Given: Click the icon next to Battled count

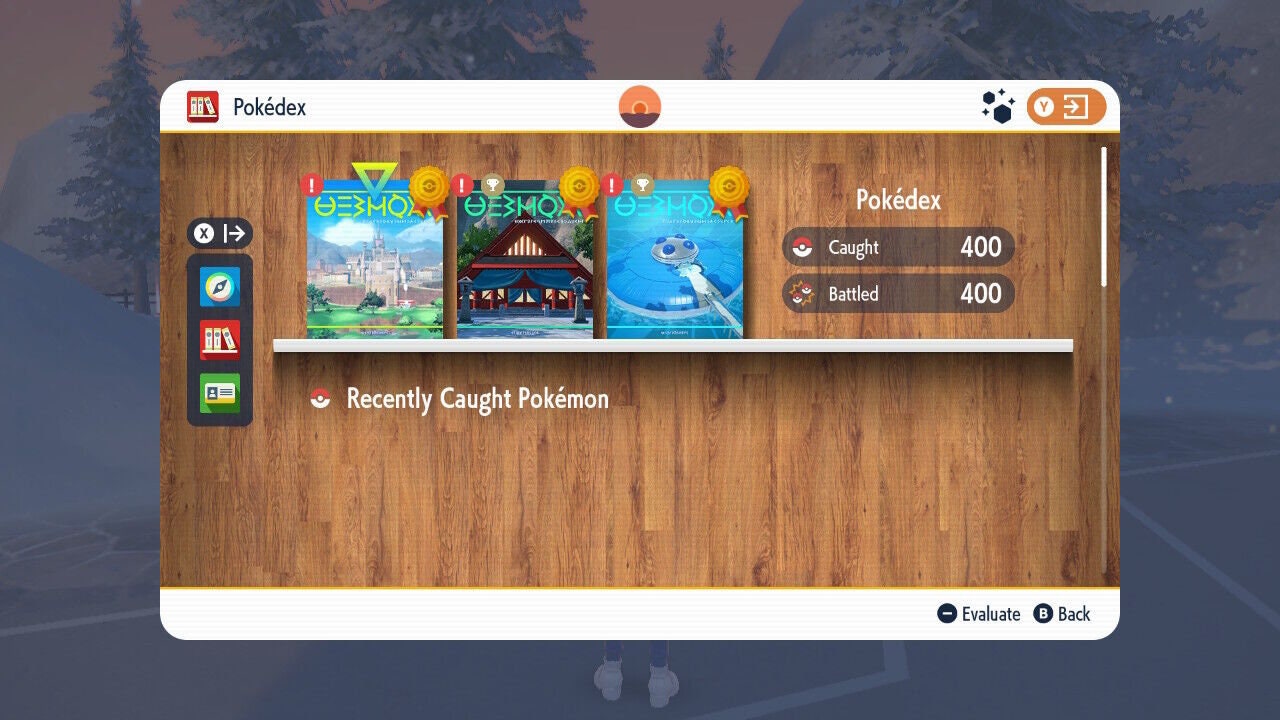Looking at the screenshot, I should coord(800,294).
